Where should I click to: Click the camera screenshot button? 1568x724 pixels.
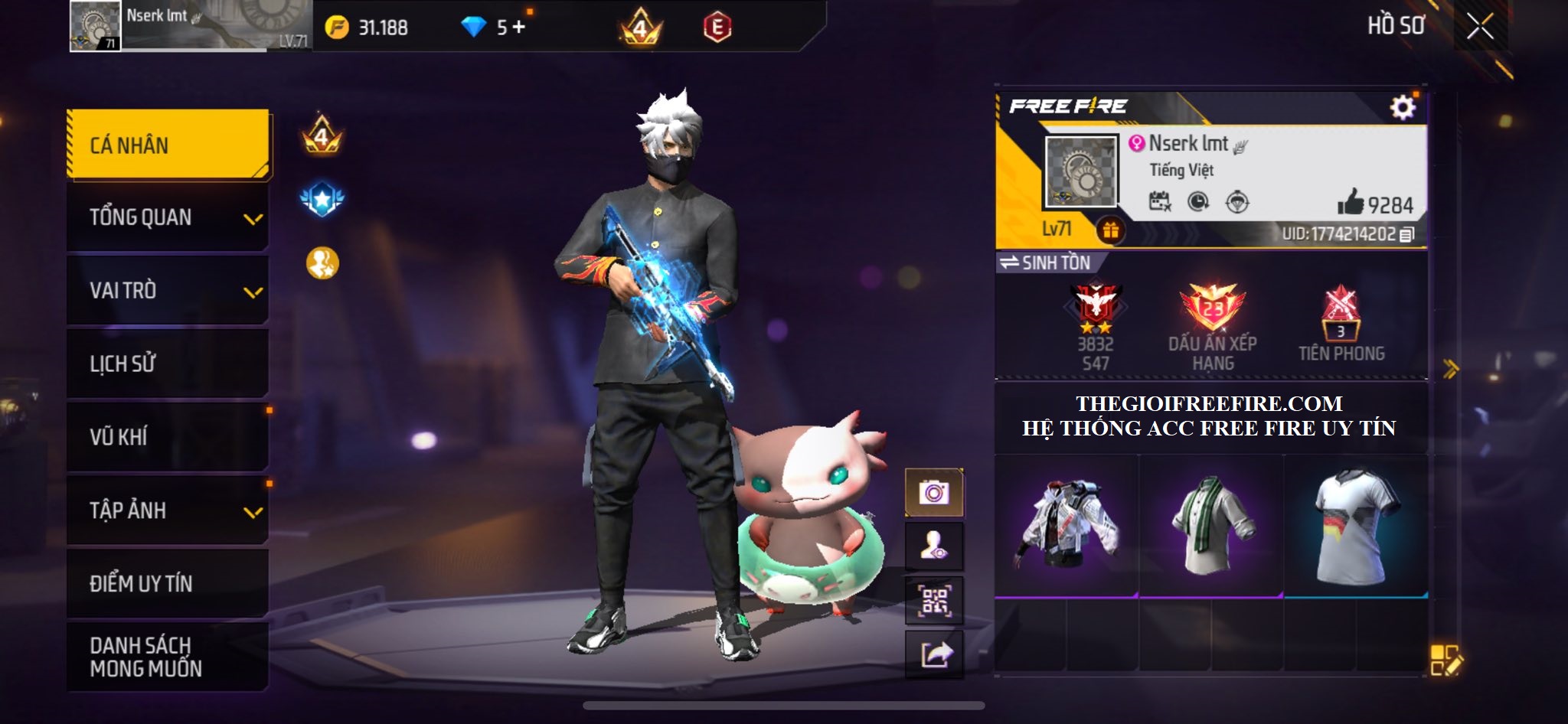pyautogui.click(x=934, y=492)
